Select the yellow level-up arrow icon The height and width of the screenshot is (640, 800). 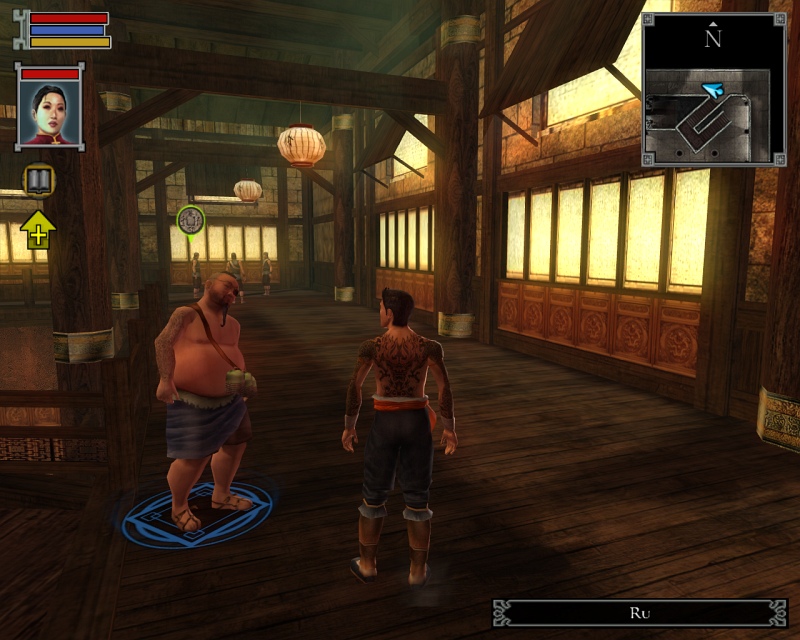[38, 229]
